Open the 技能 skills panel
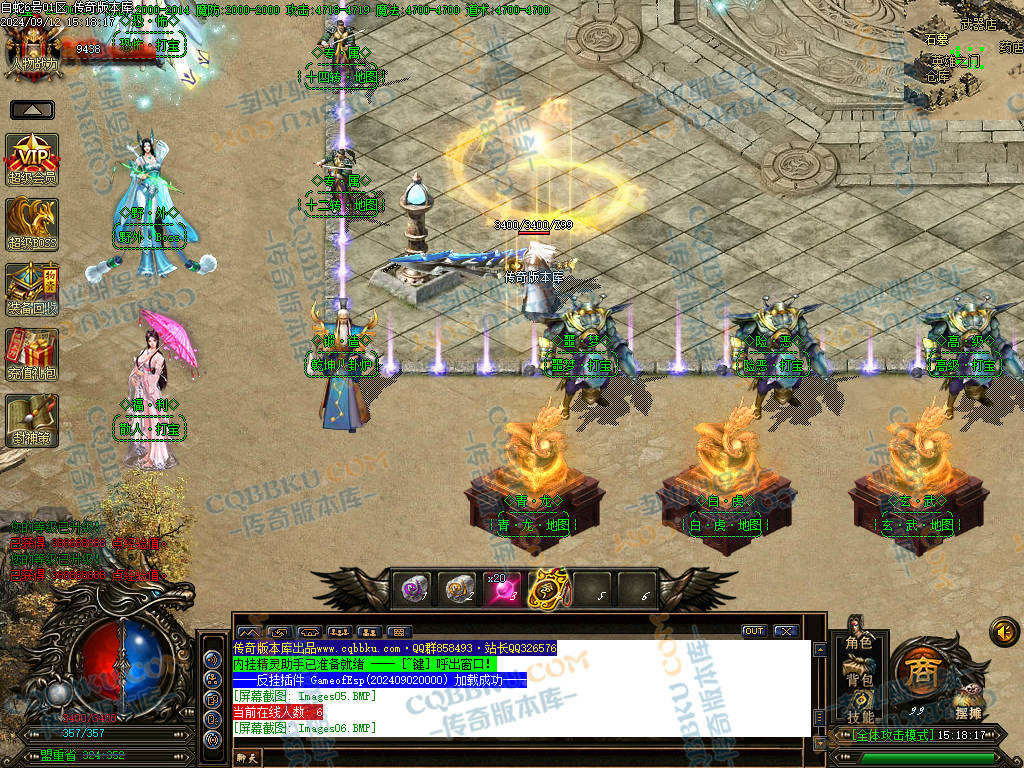 pyautogui.click(x=859, y=716)
